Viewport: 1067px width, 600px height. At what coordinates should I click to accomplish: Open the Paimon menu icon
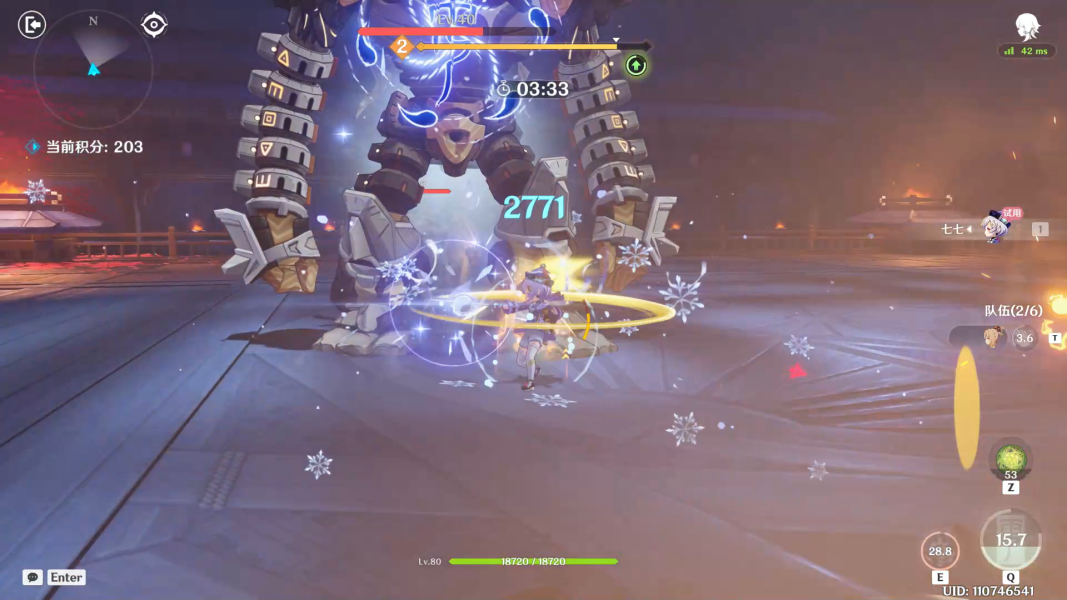pos(1026,26)
